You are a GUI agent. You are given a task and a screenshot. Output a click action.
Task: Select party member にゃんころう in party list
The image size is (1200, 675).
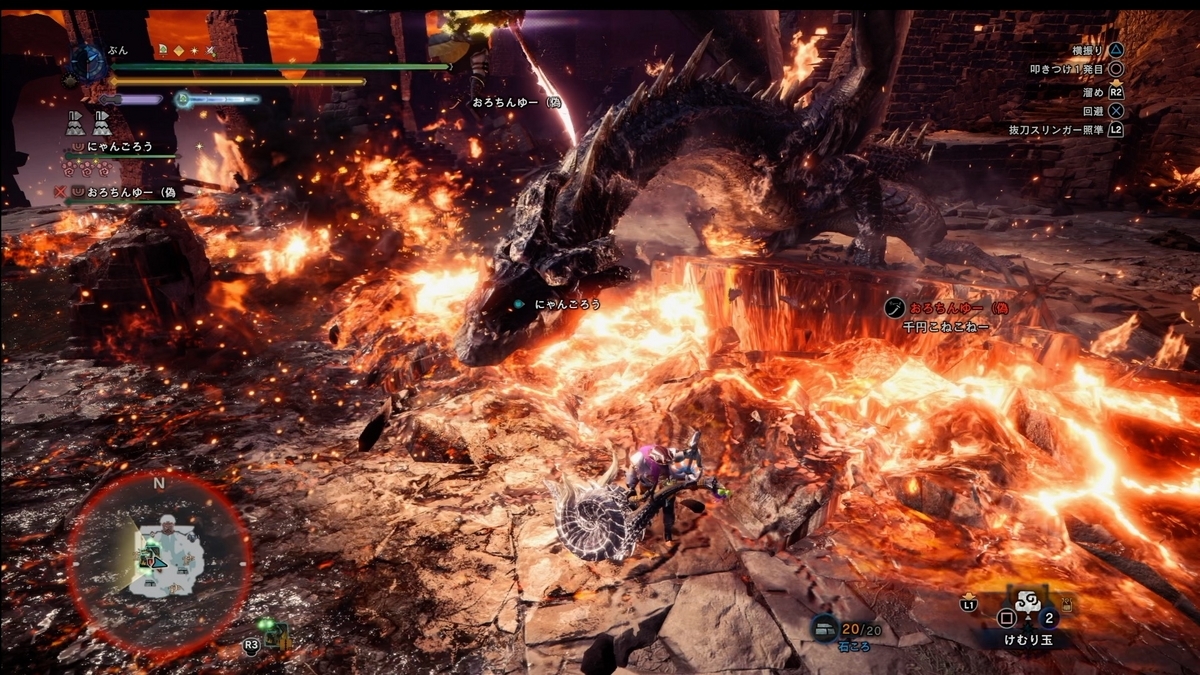tap(119, 146)
